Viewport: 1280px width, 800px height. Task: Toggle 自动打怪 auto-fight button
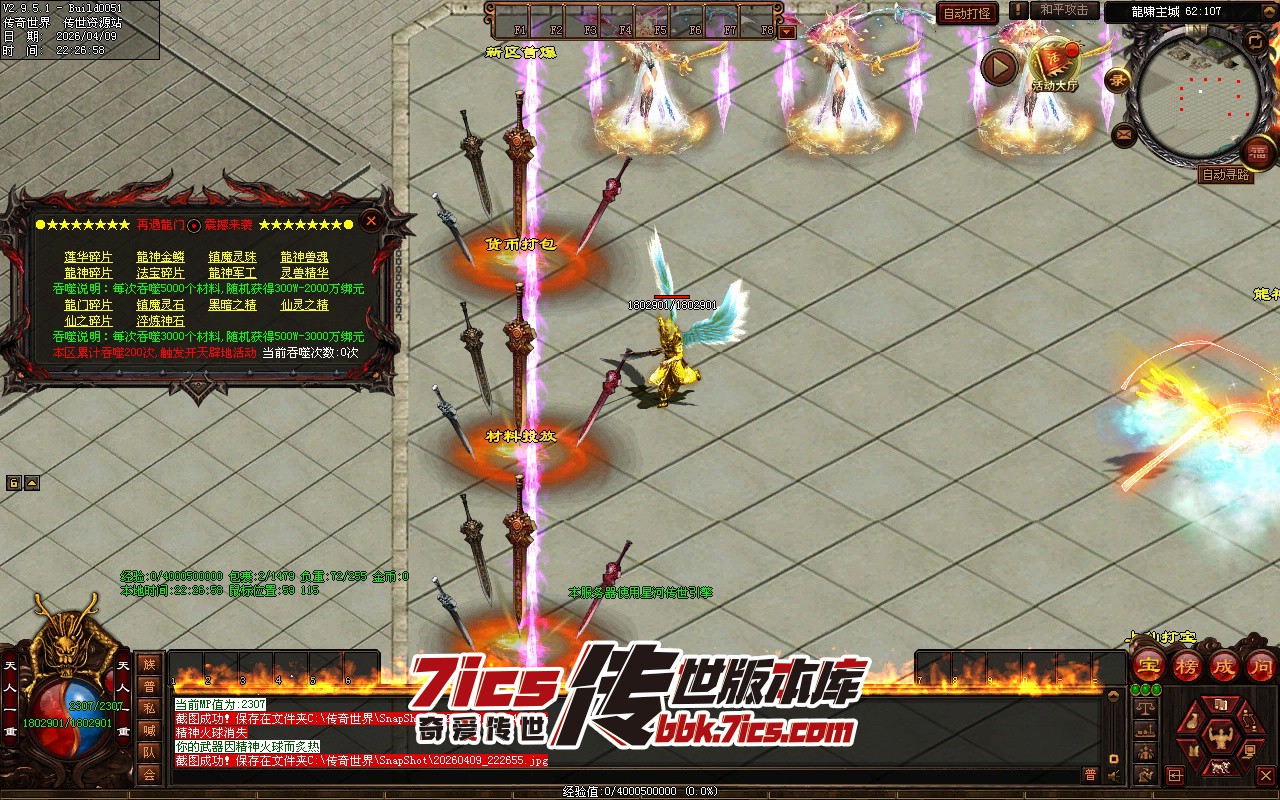click(967, 14)
